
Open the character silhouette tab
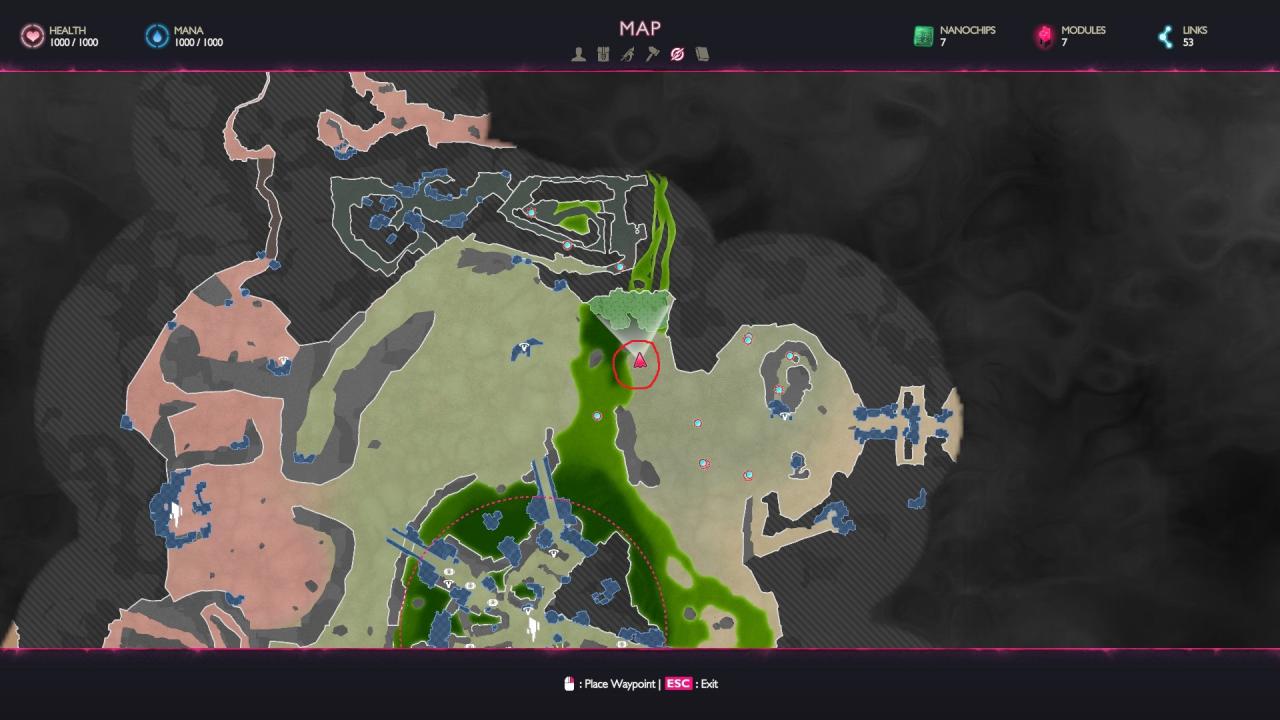[578, 54]
